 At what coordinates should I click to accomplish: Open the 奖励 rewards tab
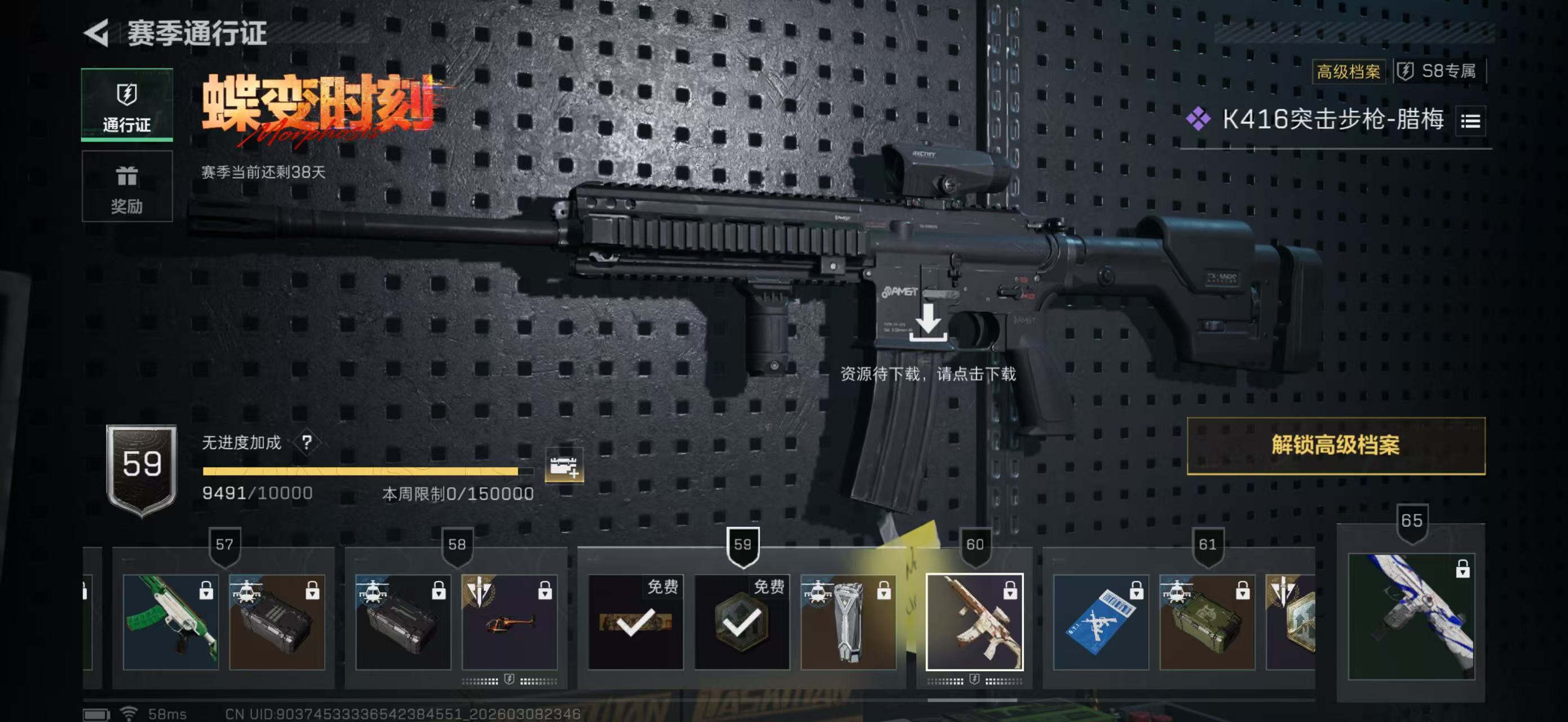(127, 186)
